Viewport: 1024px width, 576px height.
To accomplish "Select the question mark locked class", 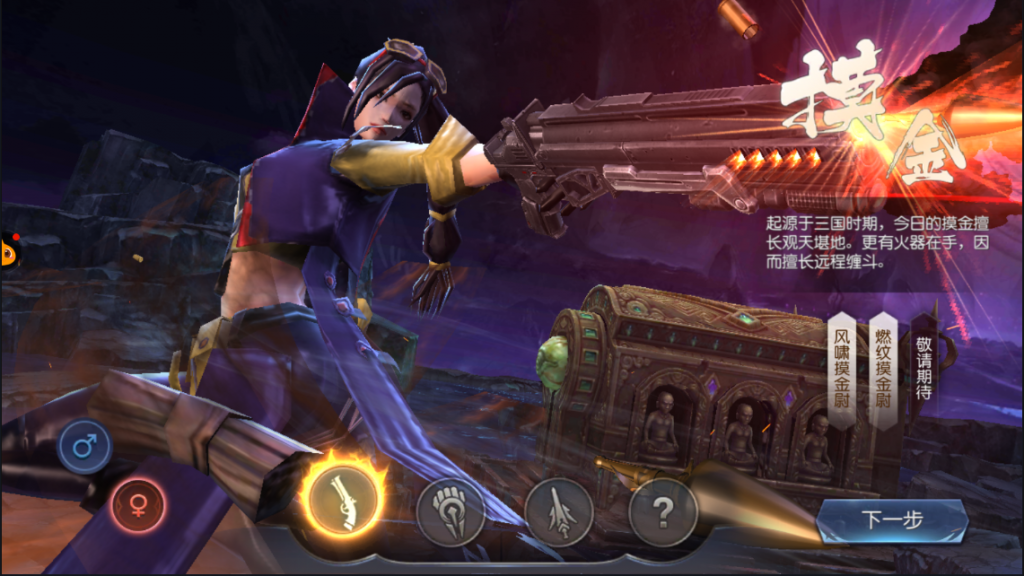I will [x=662, y=512].
